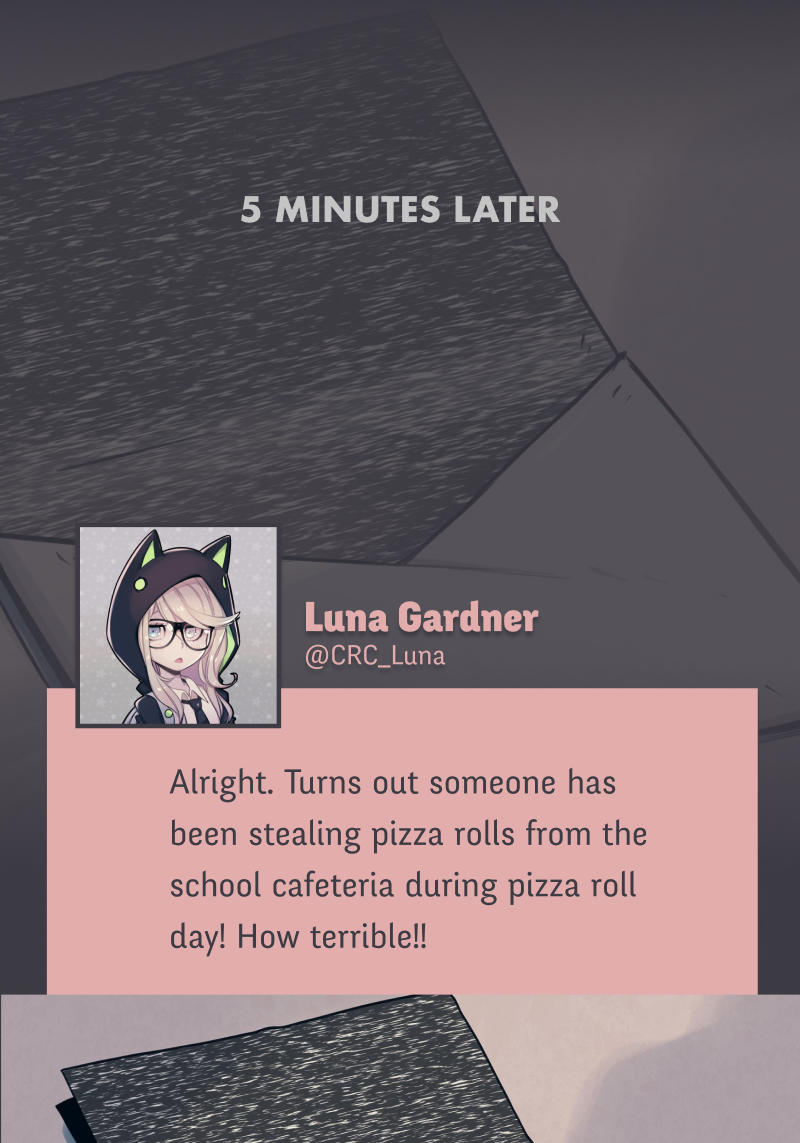
Task: Open the Luna Gardner profile name
Action: click(x=420, y=618)
